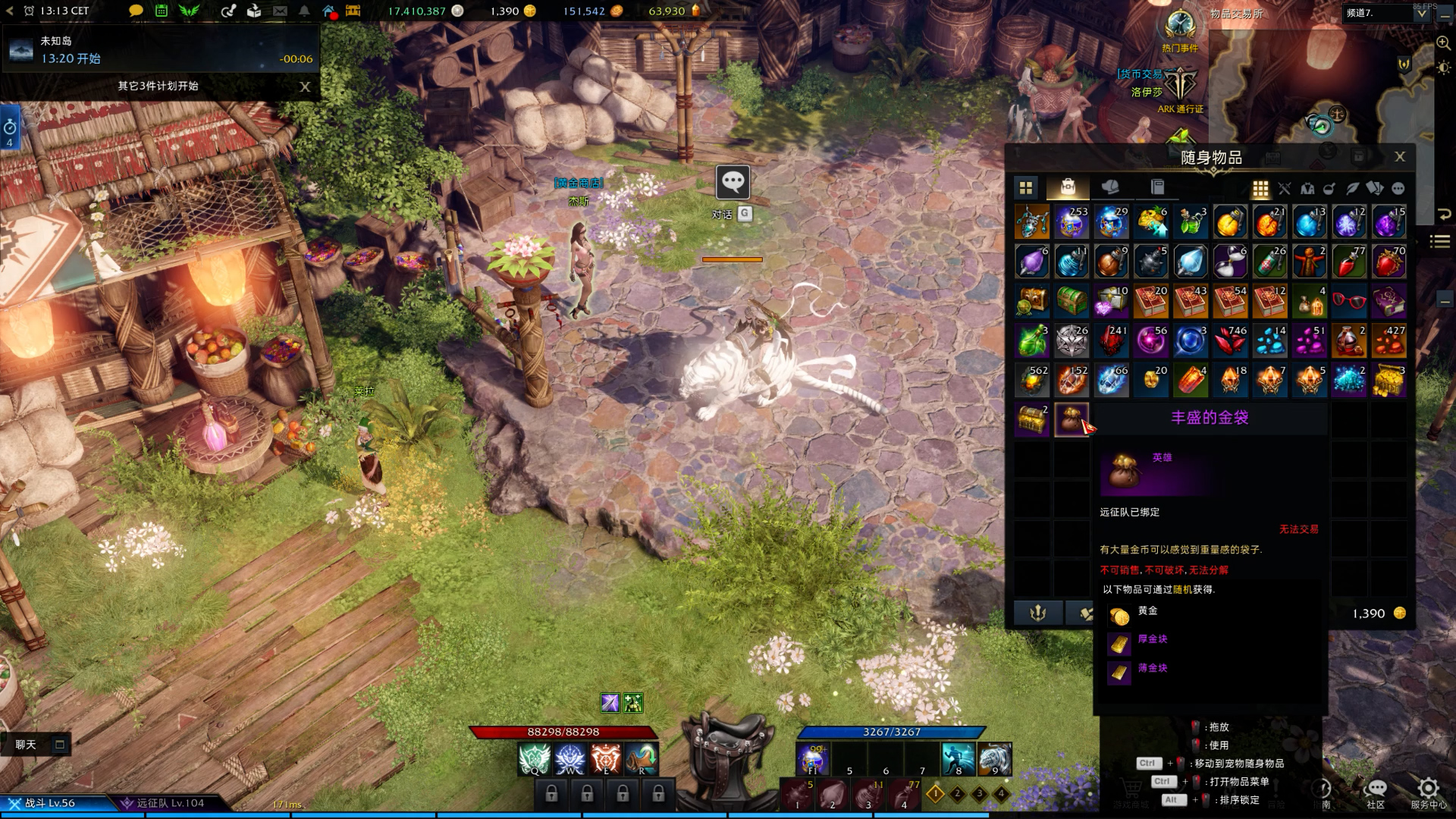The height and width of the screenshot is (819, 1456).
Task: Open the helmet equipment tab in inventory
Action: (x=1110, y=187)
